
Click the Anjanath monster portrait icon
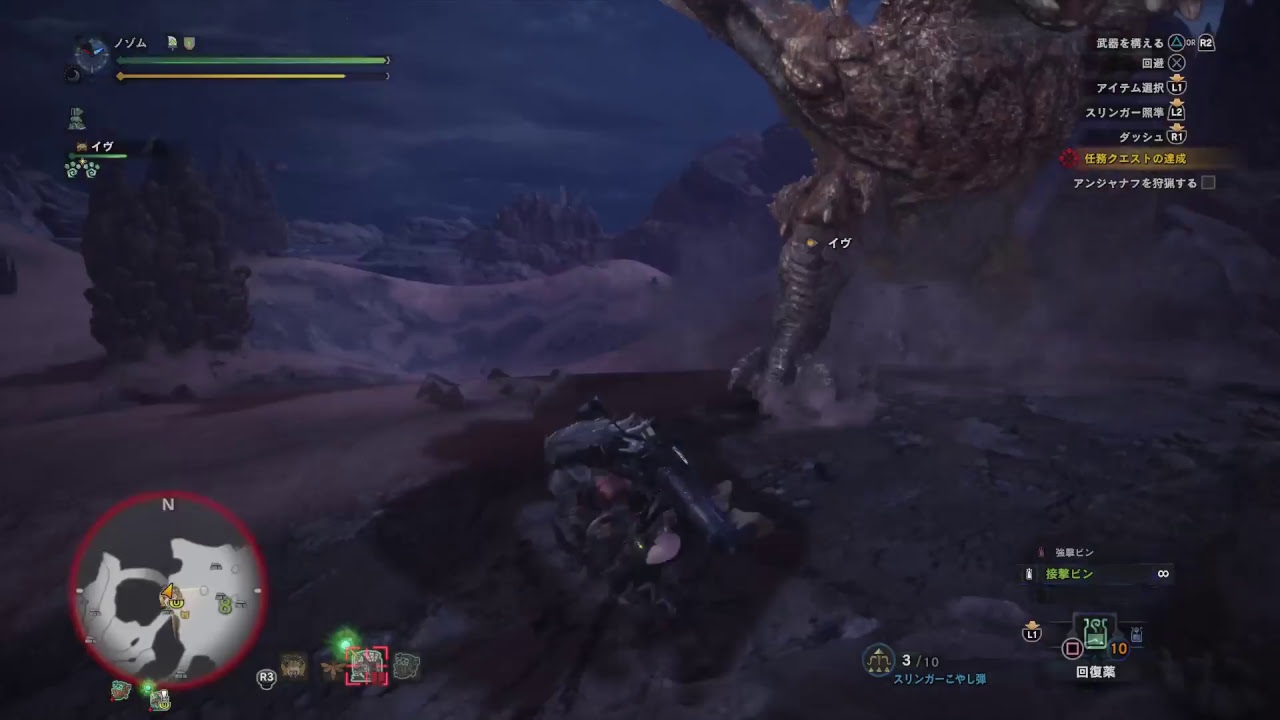294,666
